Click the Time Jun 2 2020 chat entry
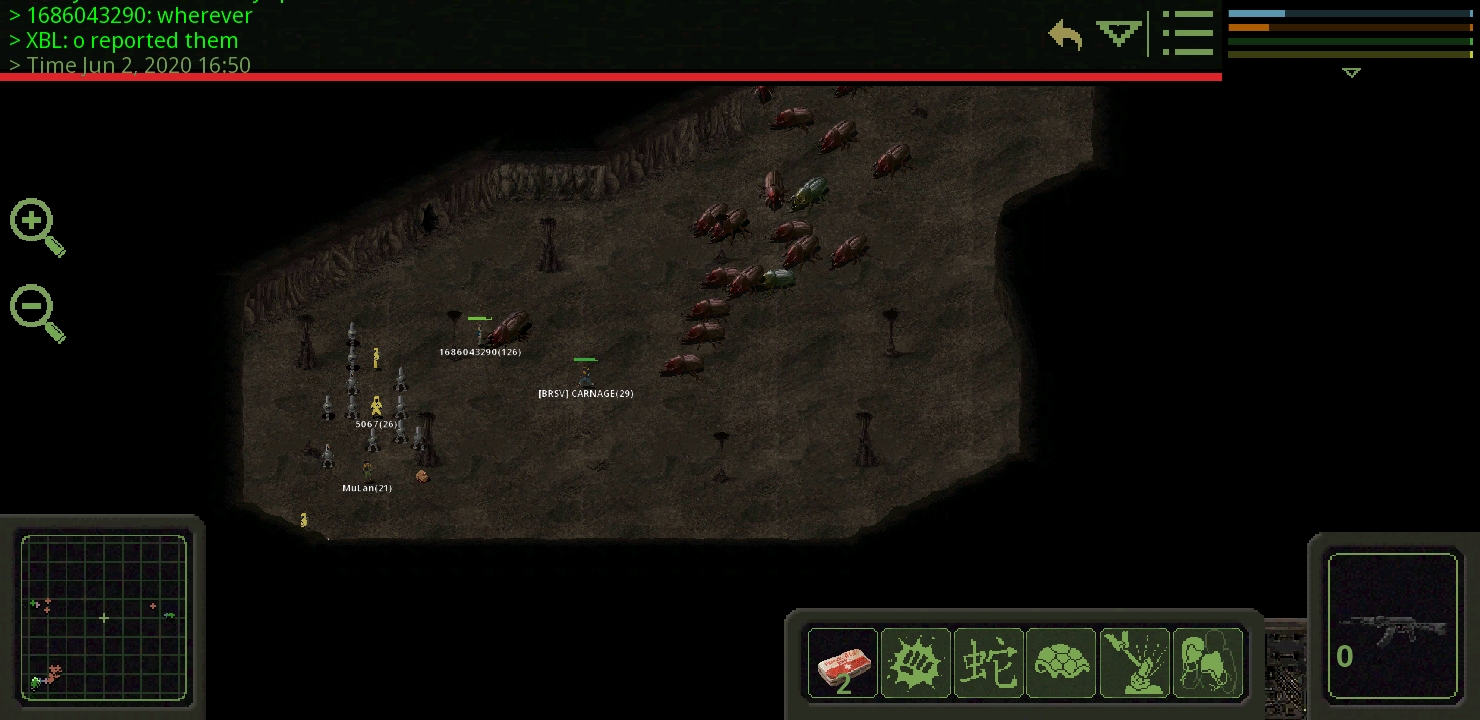 point(130,65)
